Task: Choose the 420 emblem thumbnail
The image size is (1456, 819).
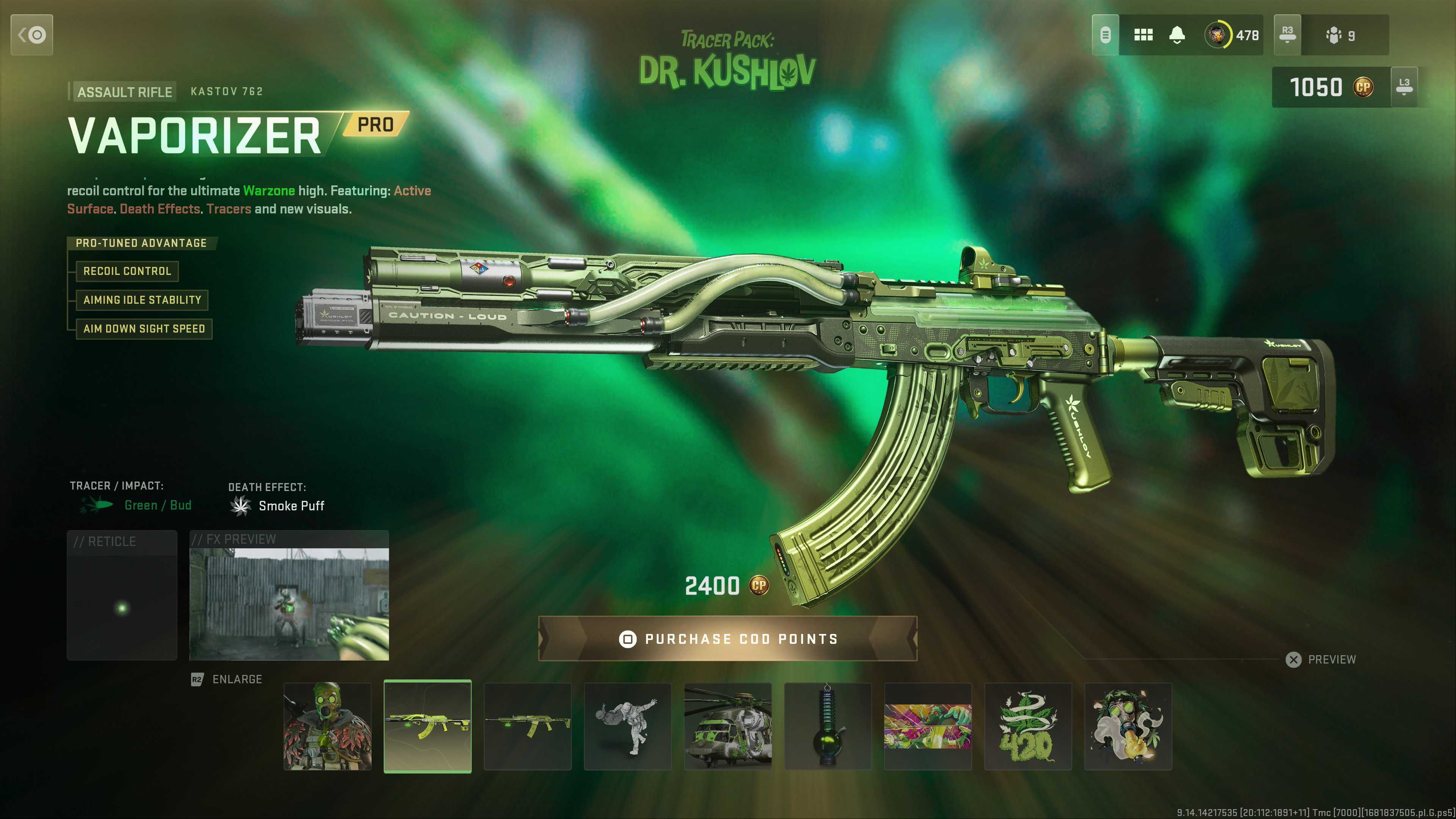Action: [x=1028, y=726]
